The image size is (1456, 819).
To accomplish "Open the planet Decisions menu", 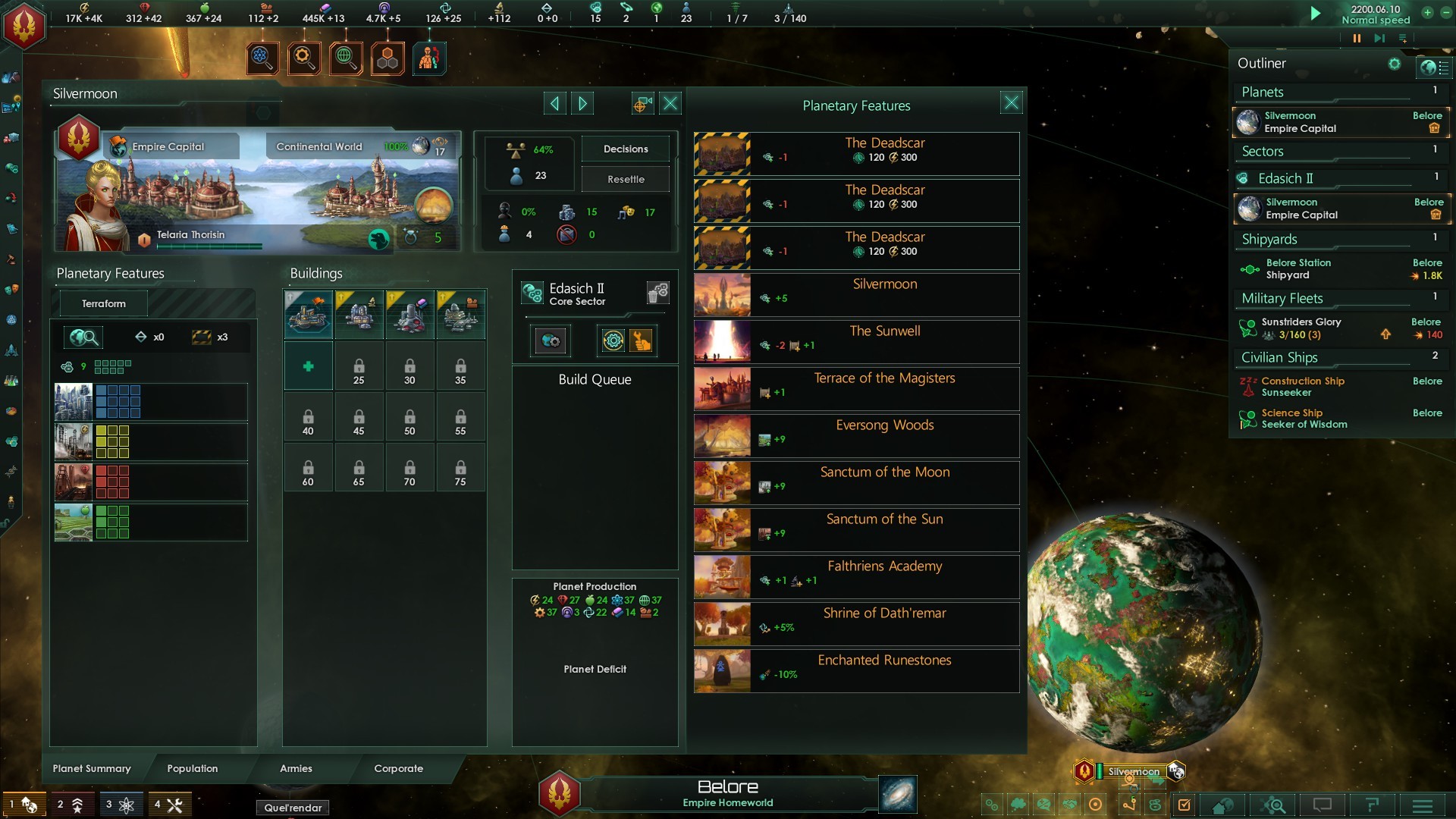I will point(626,149).
